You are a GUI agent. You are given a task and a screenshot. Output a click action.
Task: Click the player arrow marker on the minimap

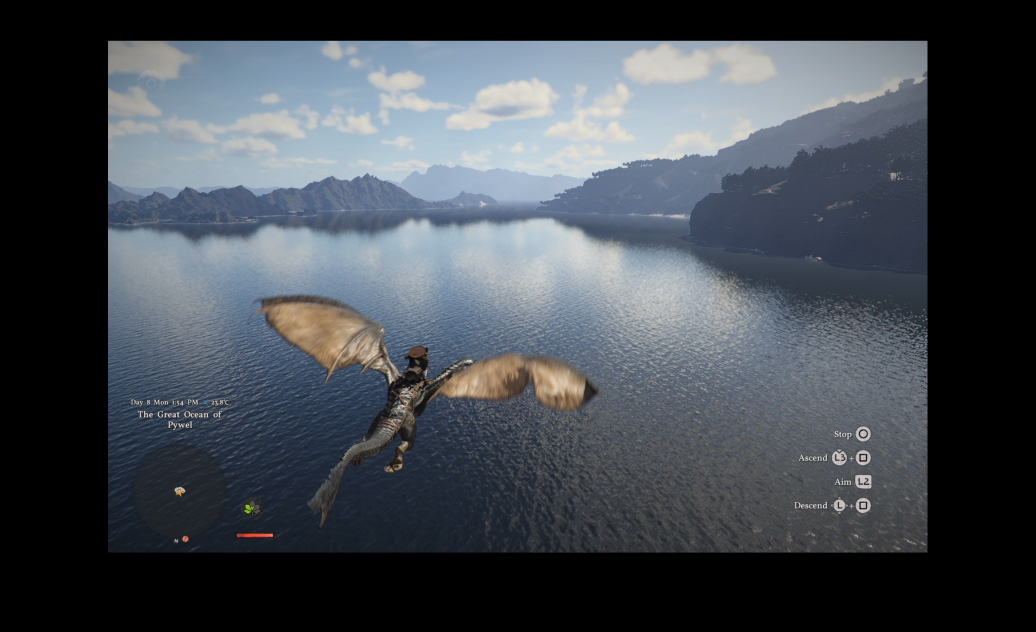[180, 491]
